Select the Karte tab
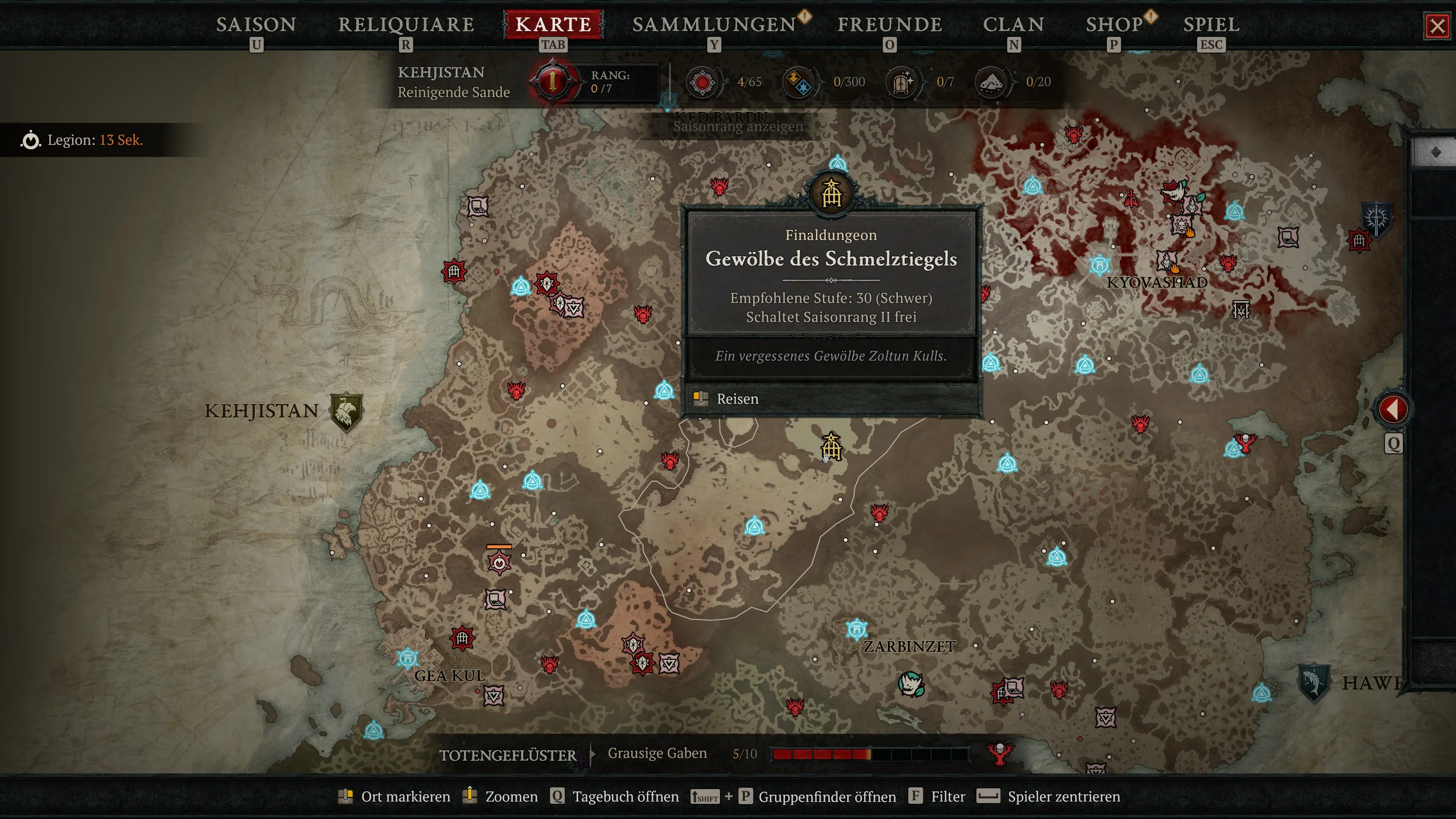This screenshot has height=819, width=1456. 553,24
